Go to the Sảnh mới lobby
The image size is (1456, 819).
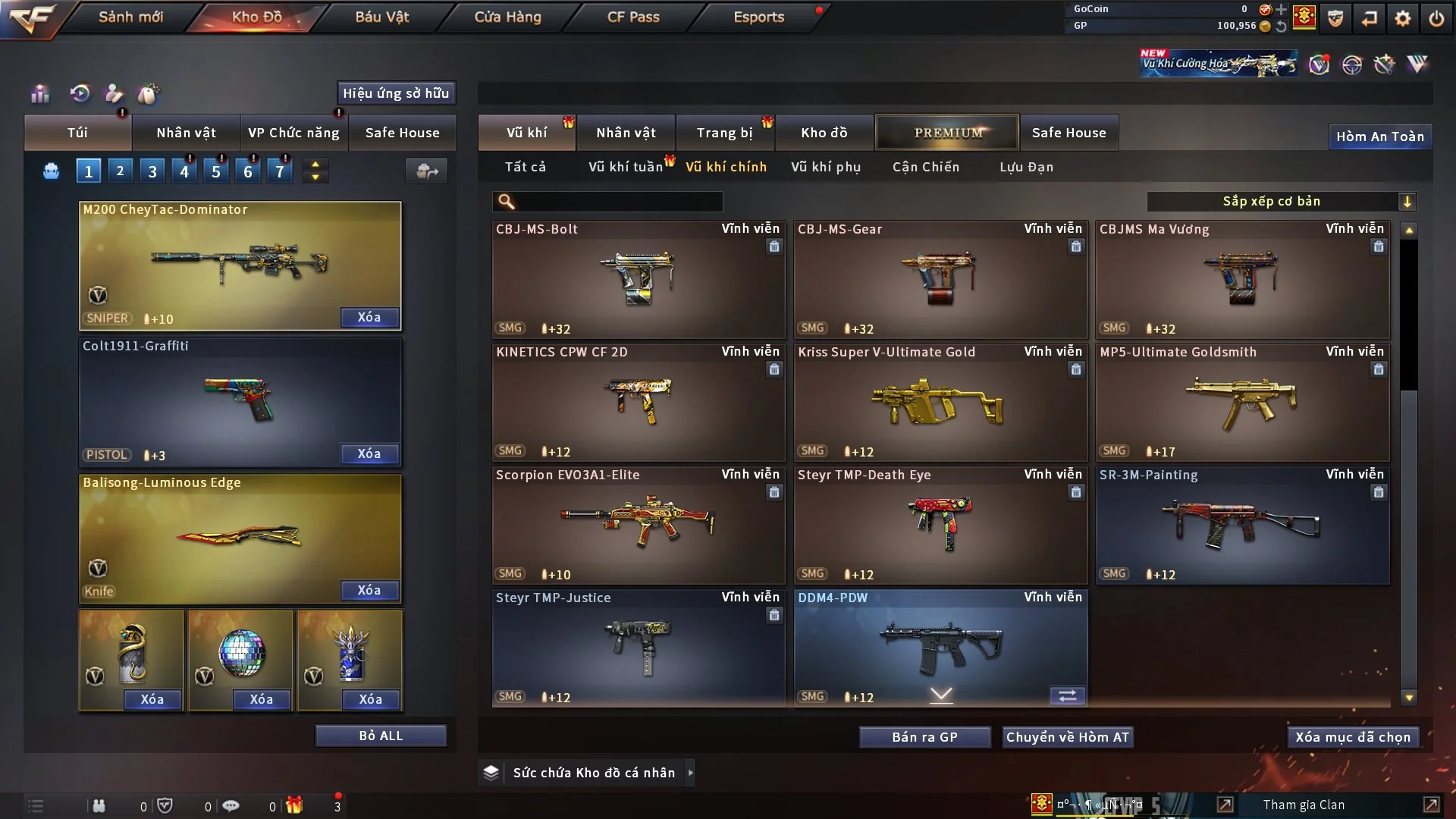tap(130, 17)
